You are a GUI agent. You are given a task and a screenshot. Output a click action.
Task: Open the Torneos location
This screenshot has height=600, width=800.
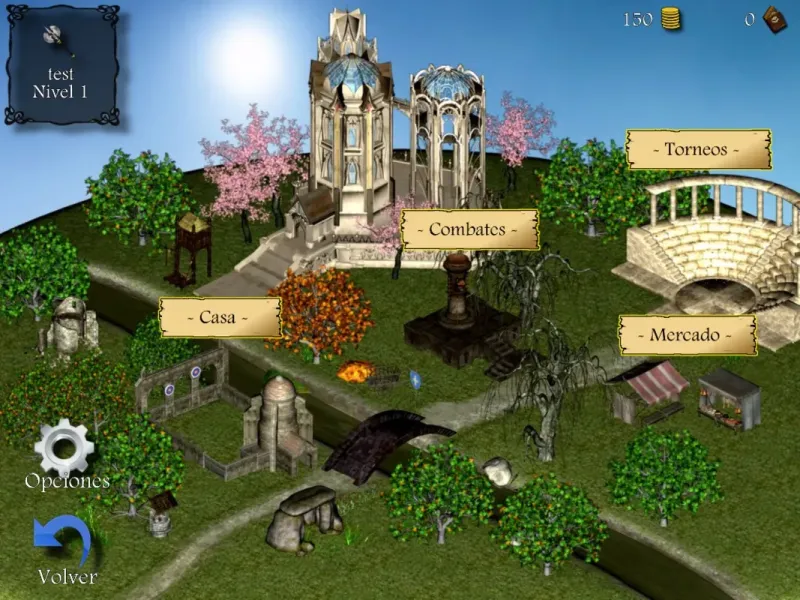click(x=699, y=150)
